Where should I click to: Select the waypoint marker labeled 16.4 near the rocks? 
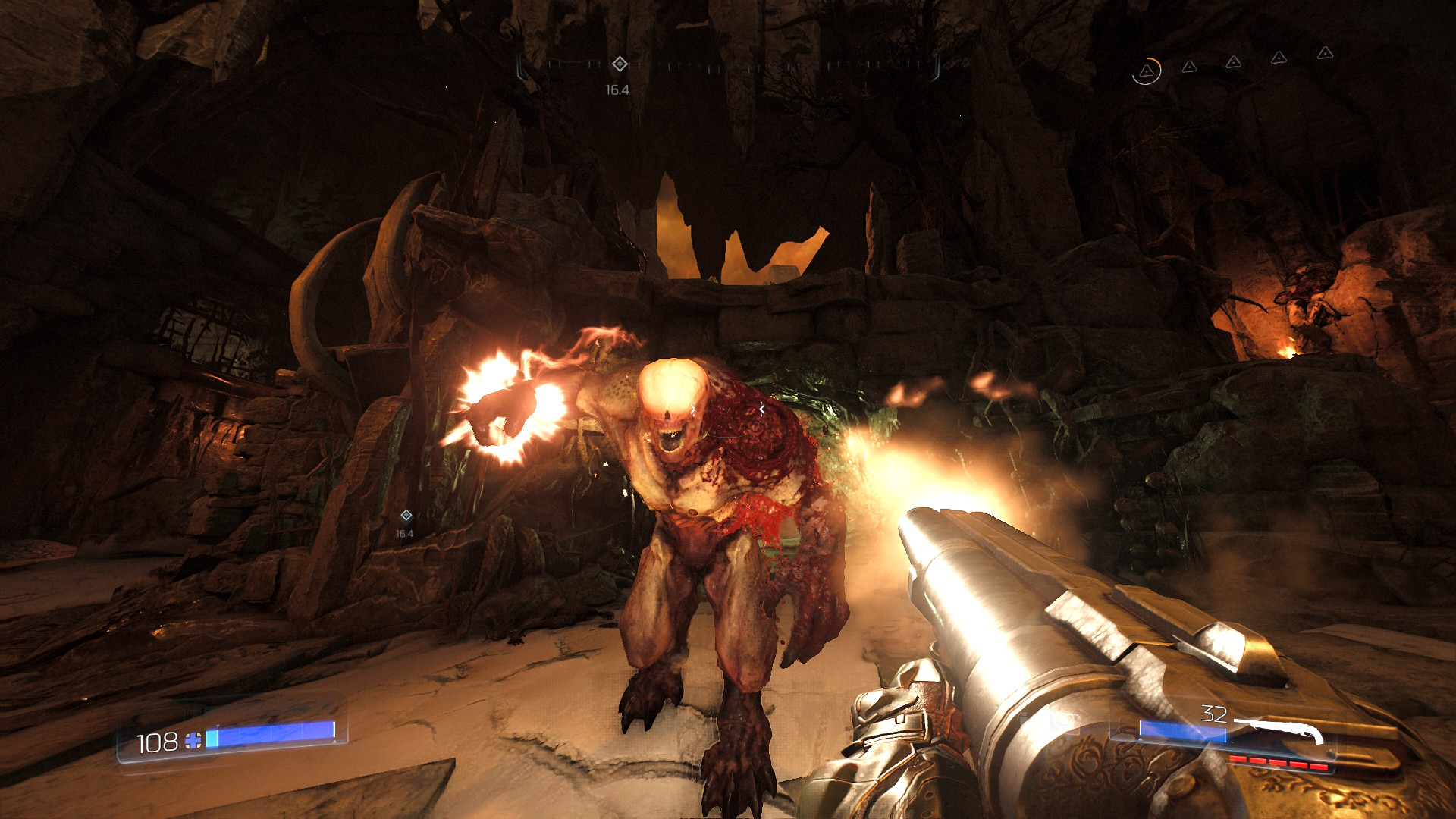[406, 516]
